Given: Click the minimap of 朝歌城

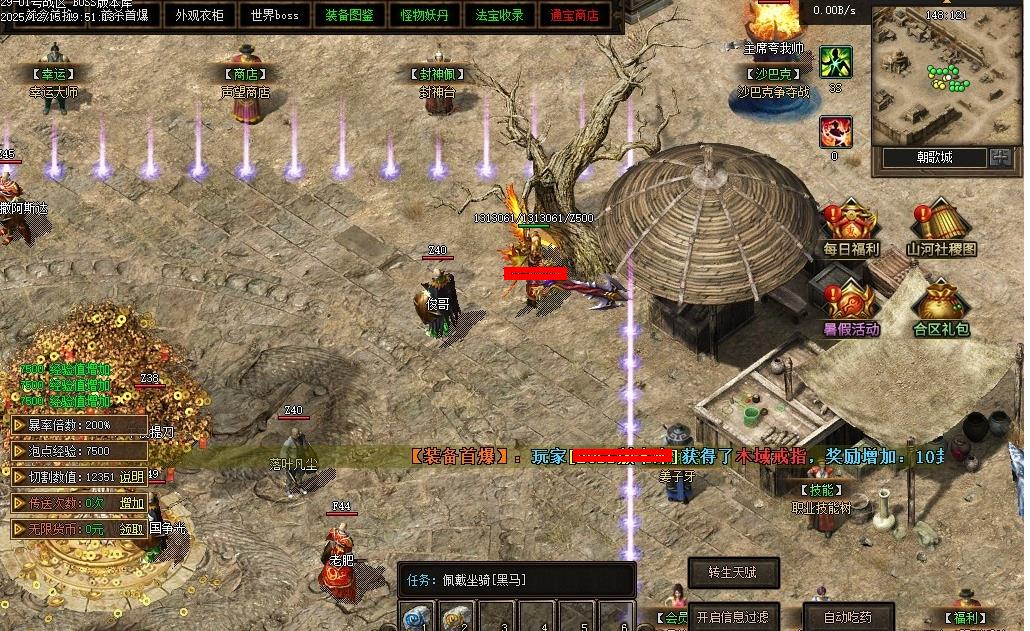Looking at the screenshot, I should click(x=940, y=78).
